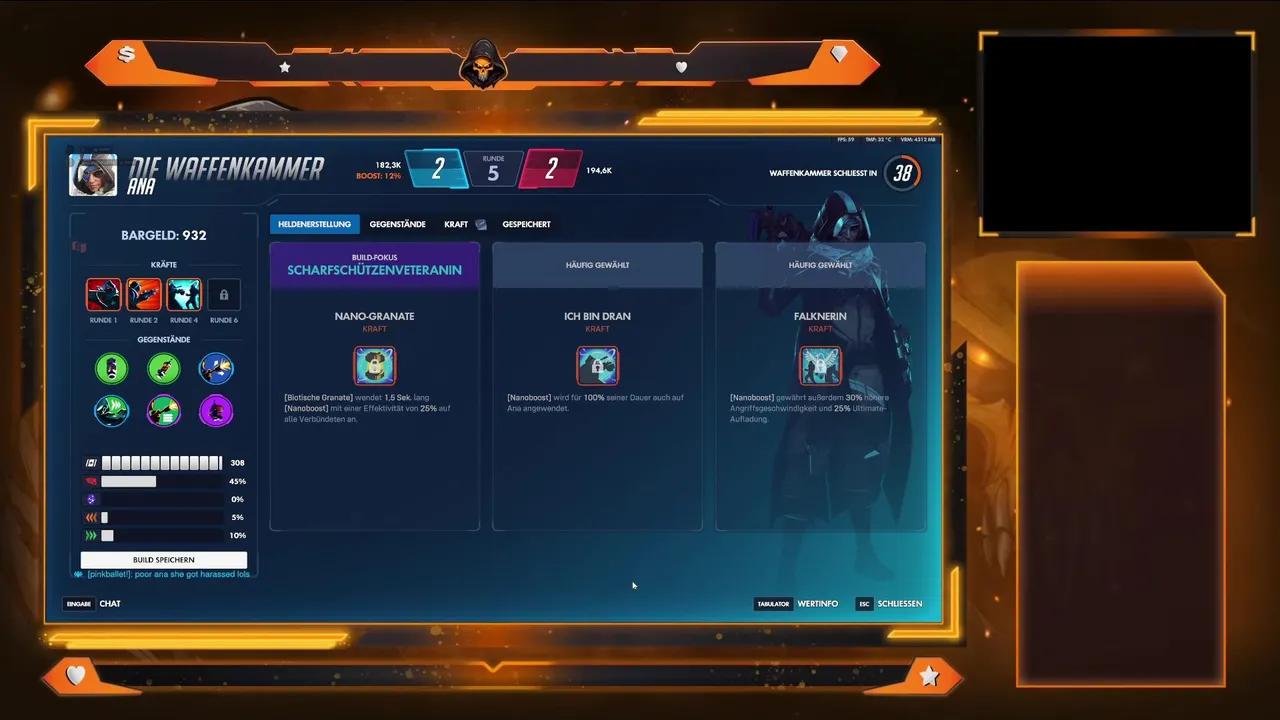Image resolution: width=1280 pixels, height=720 pixels.
Task: Select the Falknerin Nanoboost icon
Action: tap(820, 365)
